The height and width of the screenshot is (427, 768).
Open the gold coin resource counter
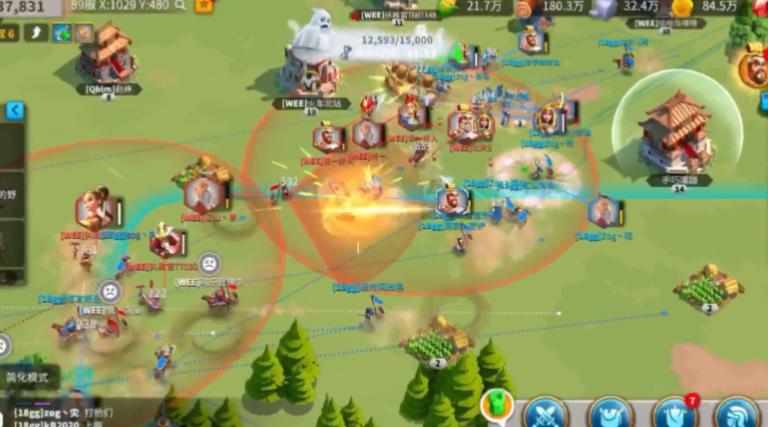coord(683,7)
